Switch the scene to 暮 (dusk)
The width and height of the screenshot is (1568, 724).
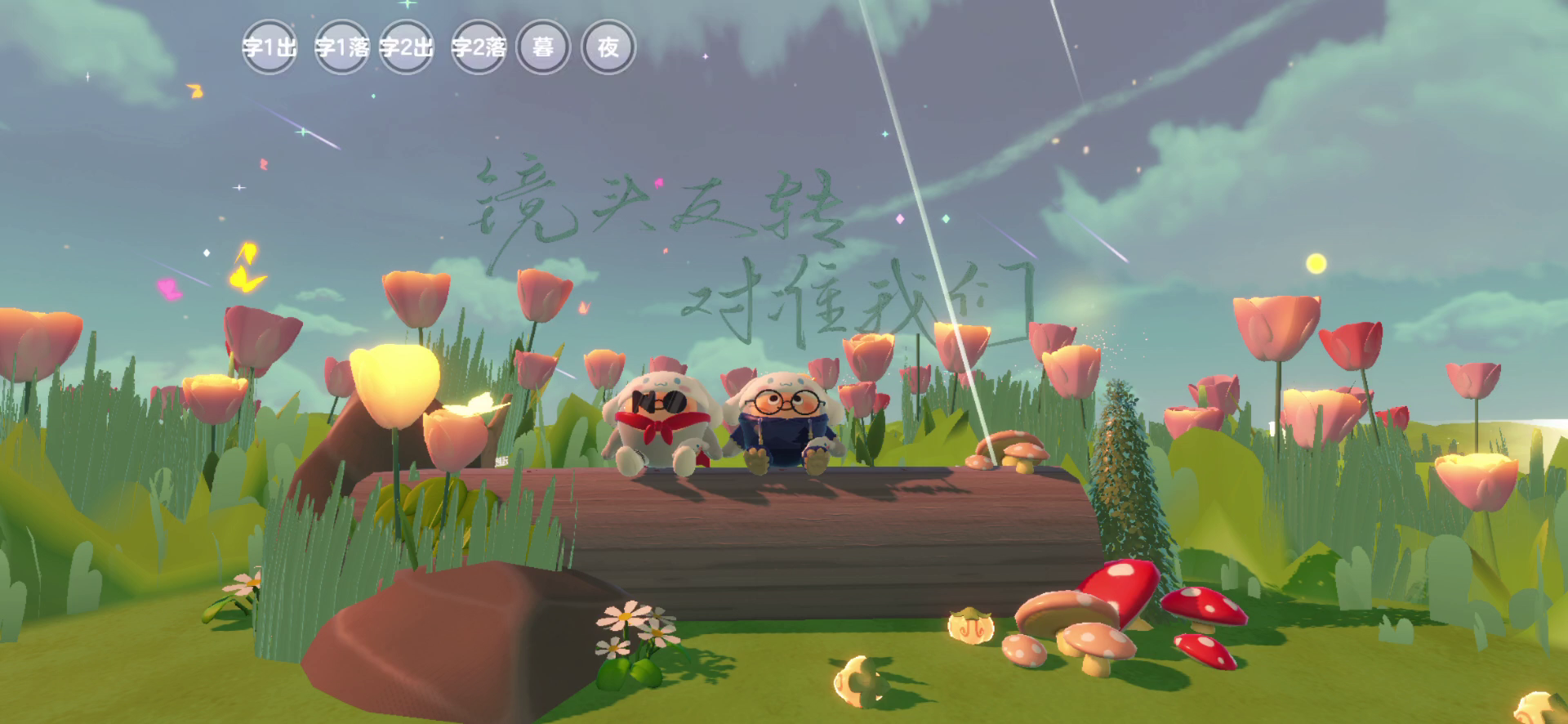click(x=543, y=47)
